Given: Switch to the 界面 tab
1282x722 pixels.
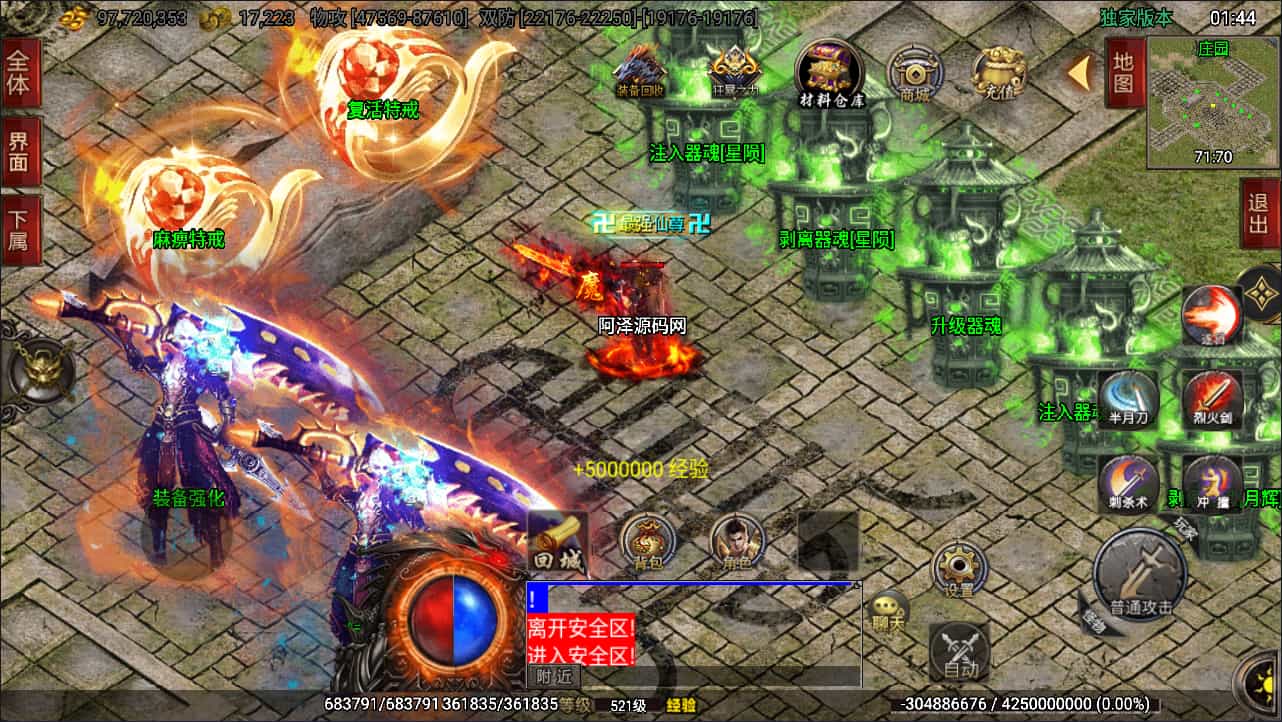Looking at the screenshot, I should [19, 152].
